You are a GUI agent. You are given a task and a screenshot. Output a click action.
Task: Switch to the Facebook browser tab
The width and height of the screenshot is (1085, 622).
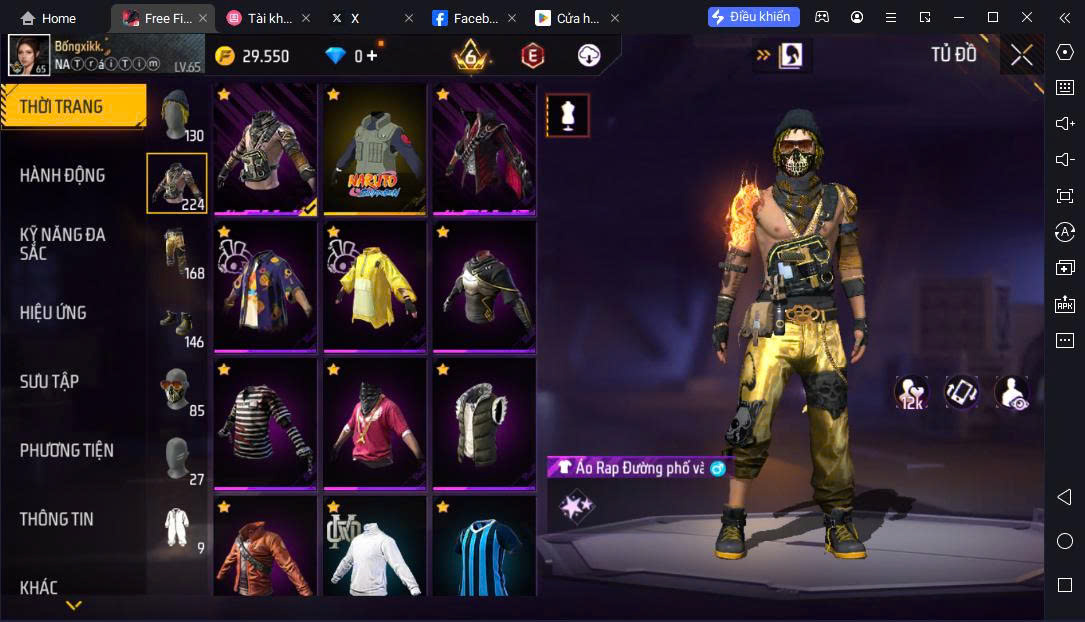470,18
